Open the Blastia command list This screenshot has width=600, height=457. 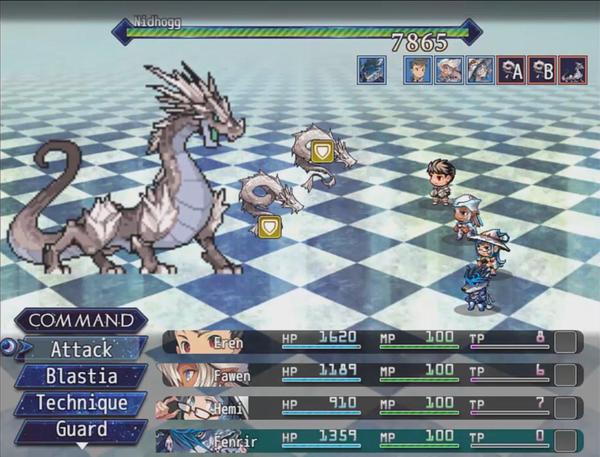coord(82,377)
